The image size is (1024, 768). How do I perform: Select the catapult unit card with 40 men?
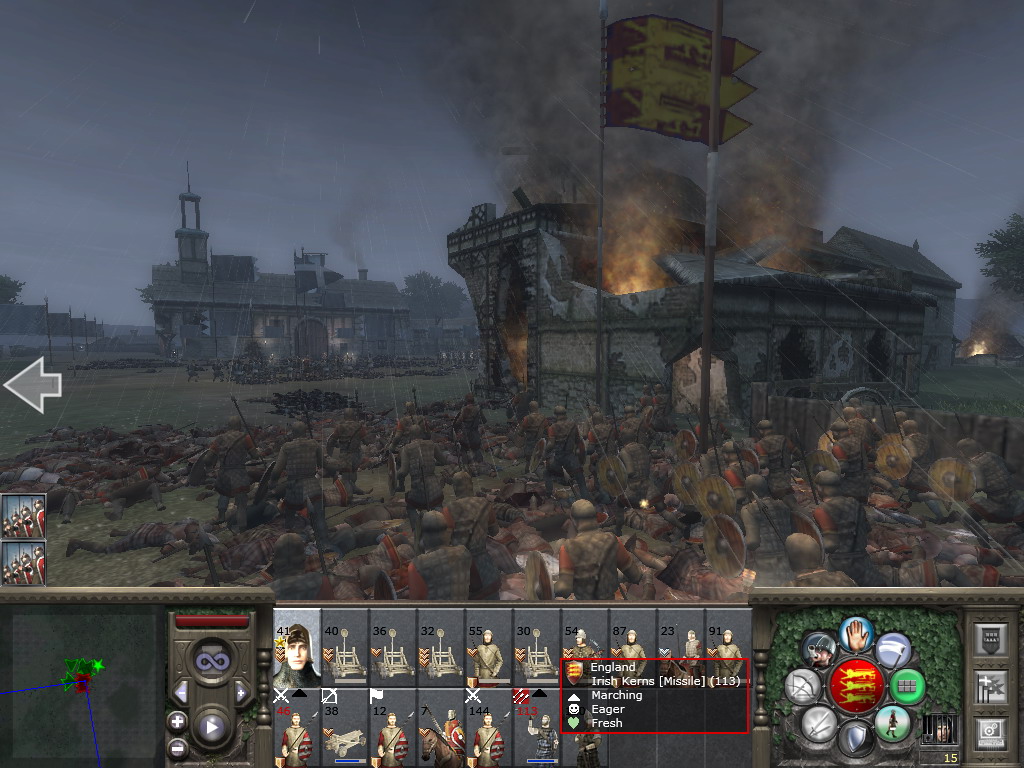pyautogui.click(x=345, y=646)
